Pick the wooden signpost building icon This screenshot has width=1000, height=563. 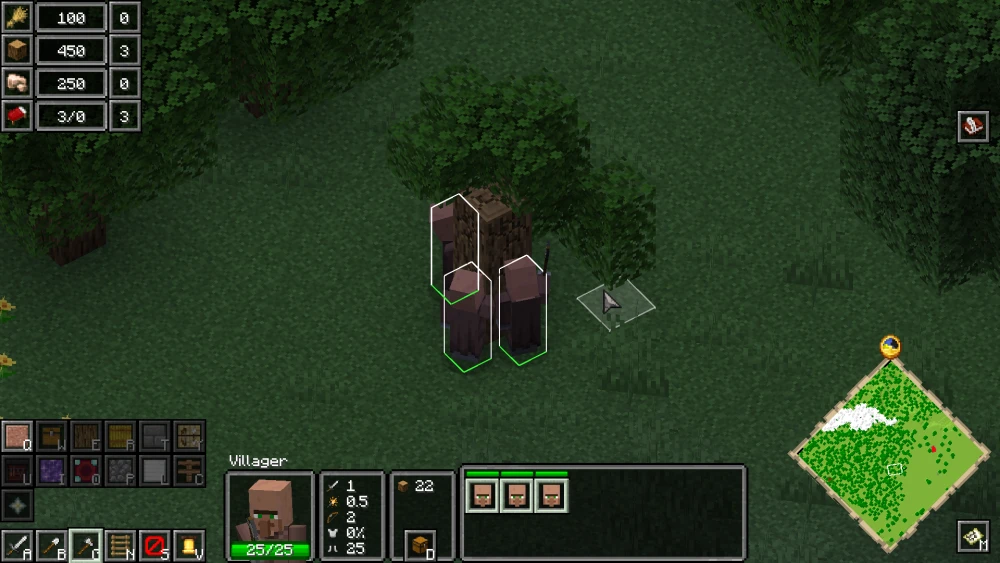tap(188, 470)
